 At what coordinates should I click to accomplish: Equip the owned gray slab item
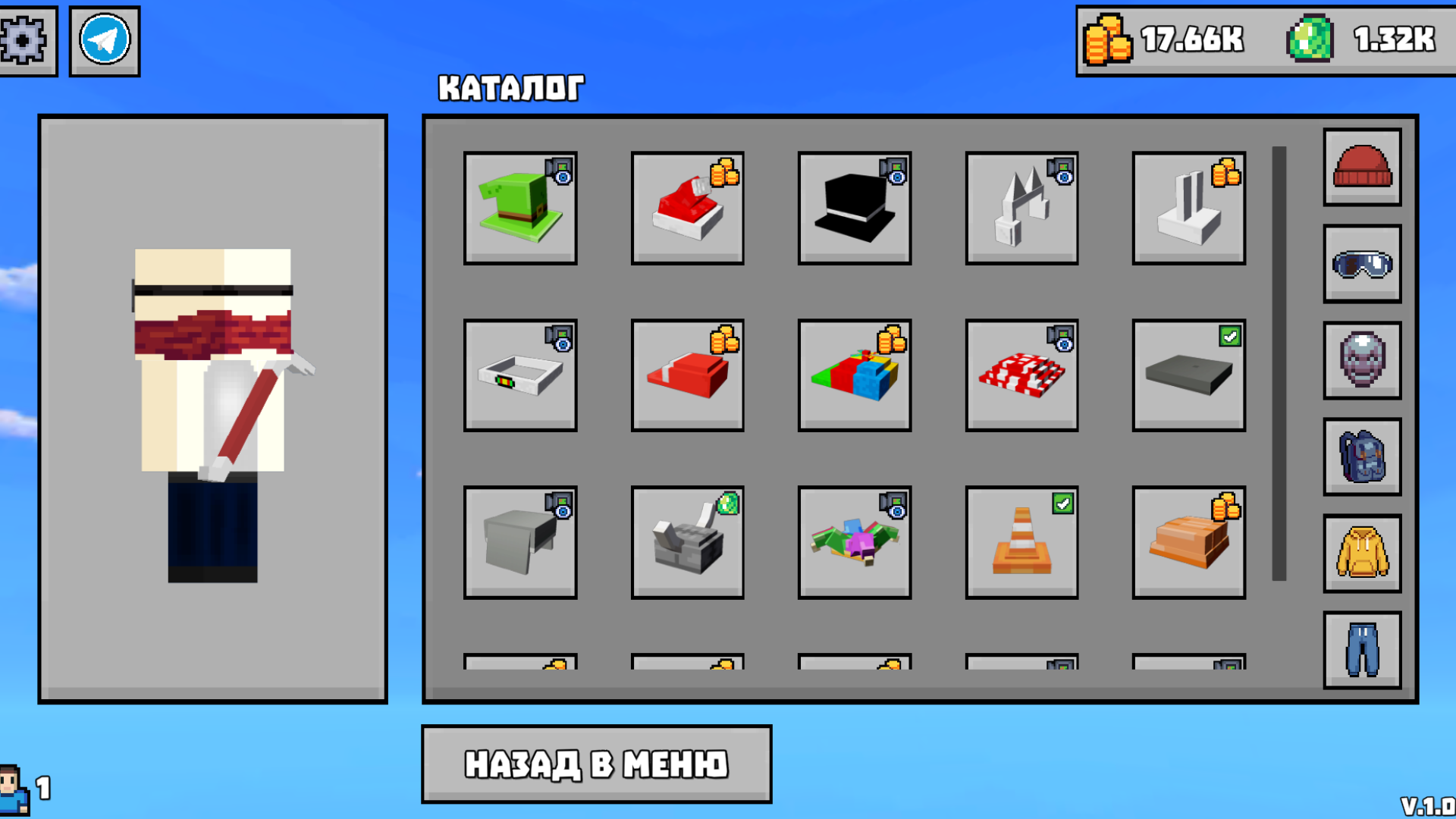pos(1188,375)
